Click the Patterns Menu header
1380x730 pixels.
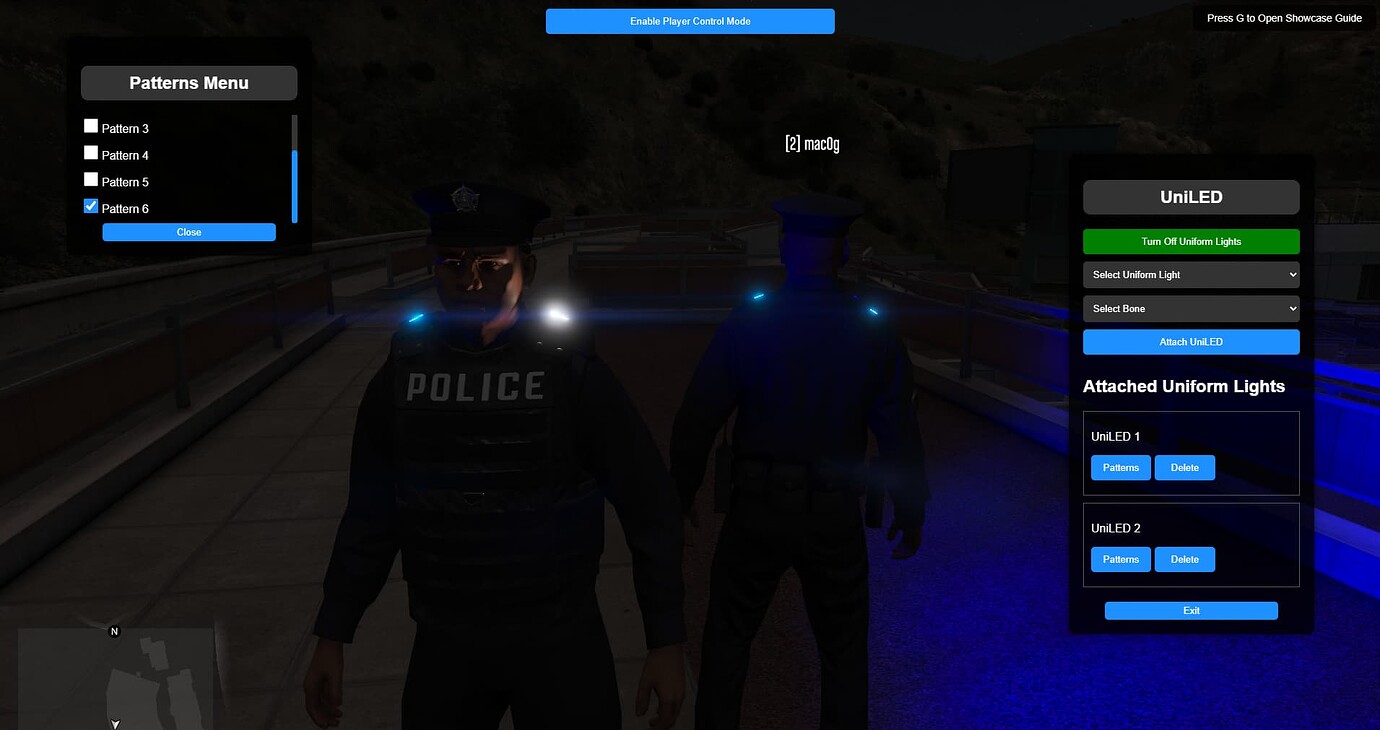[x=188, y=82]
